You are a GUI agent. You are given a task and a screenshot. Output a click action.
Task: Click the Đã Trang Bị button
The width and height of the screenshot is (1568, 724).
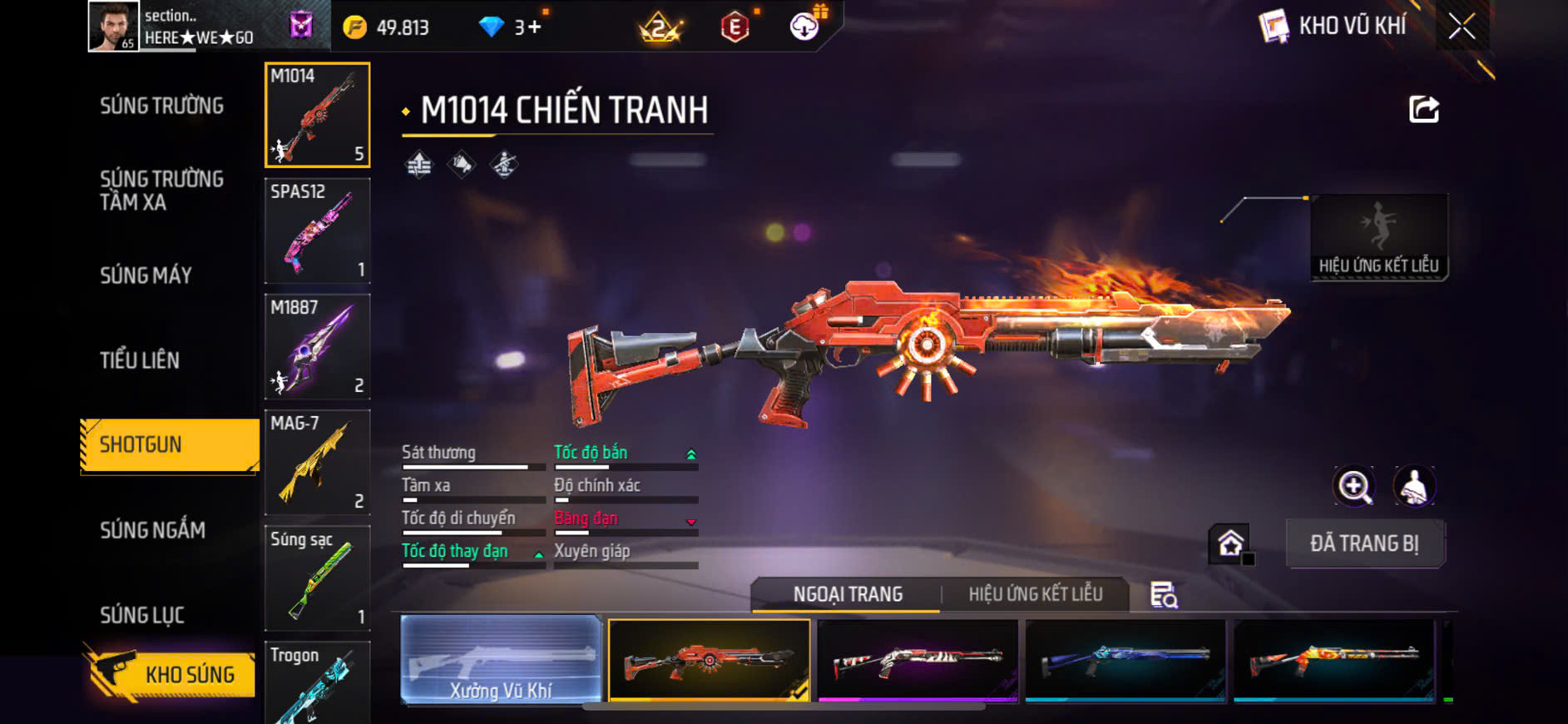click(1364, 543)
